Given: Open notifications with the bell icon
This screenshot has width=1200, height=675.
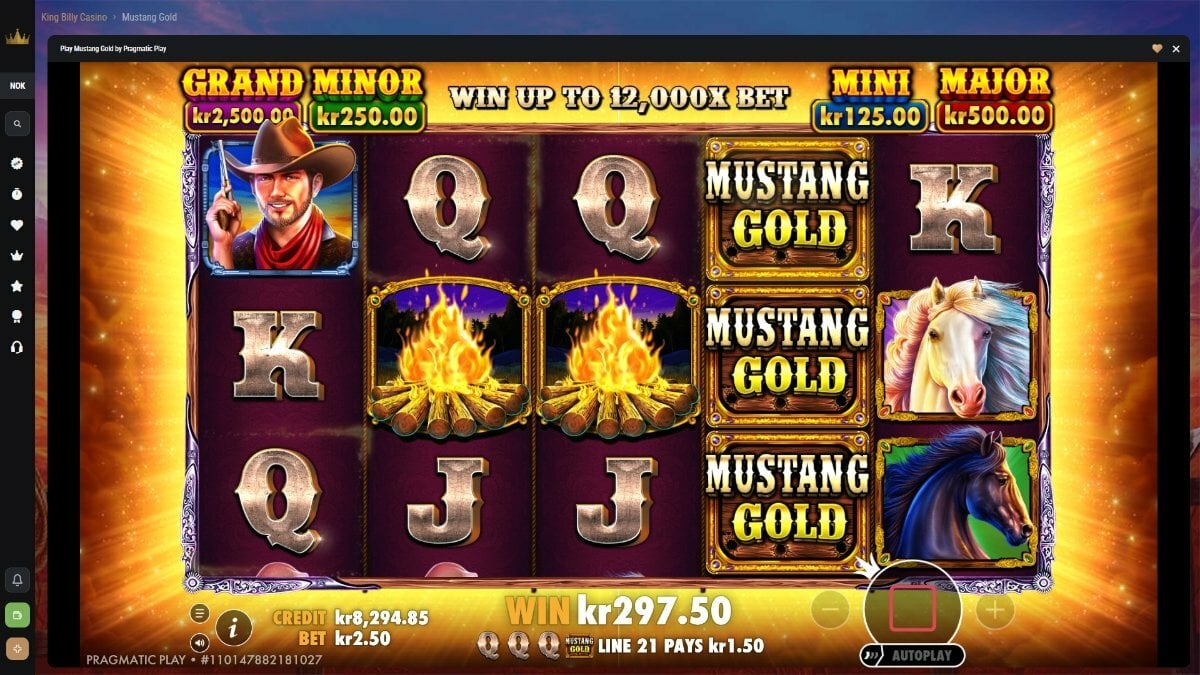Looking at the screenshot, I should pyautogui.click(x=17, y=580).
